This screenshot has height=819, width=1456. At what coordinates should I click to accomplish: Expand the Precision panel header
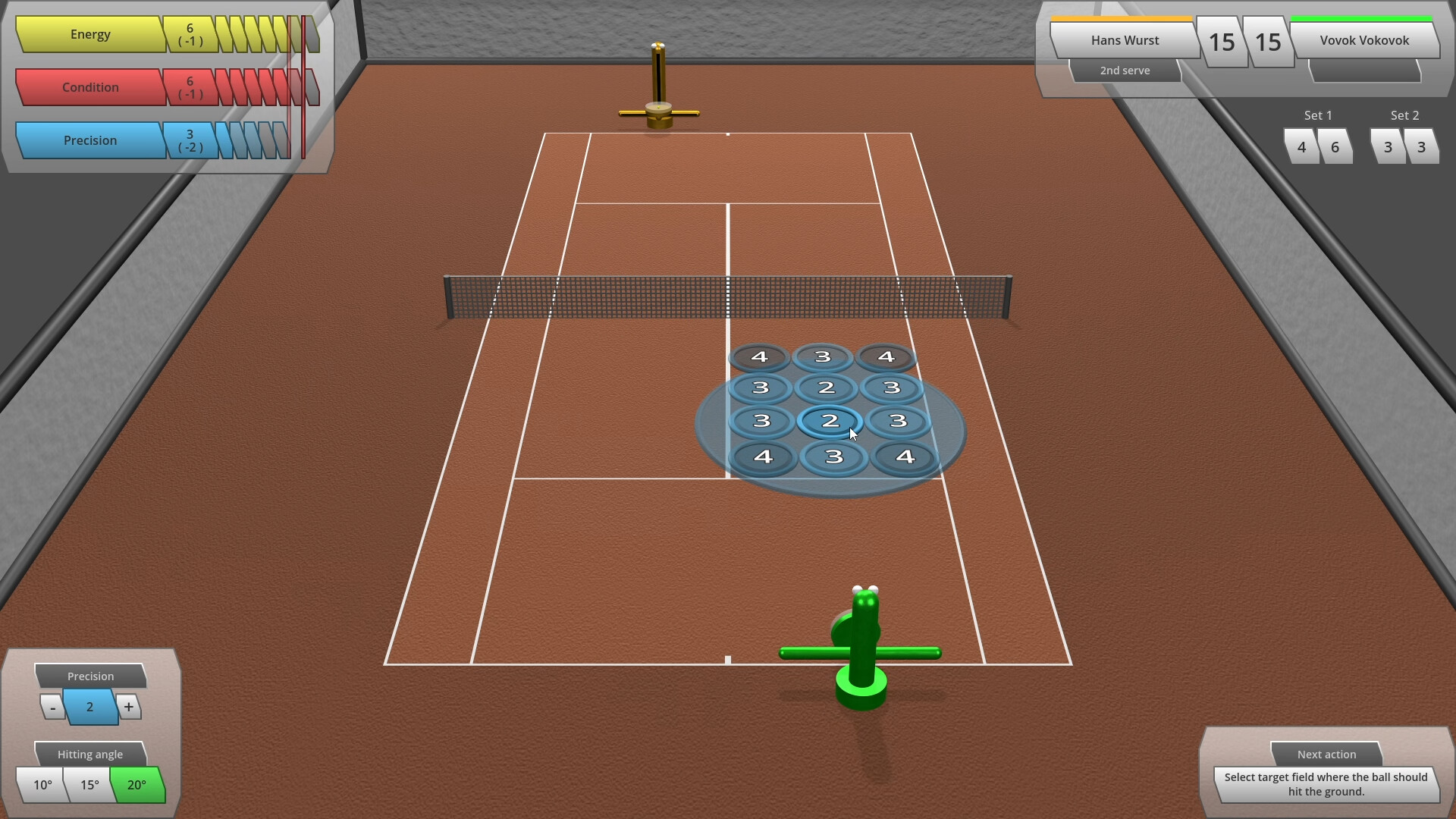click(90, 676)
